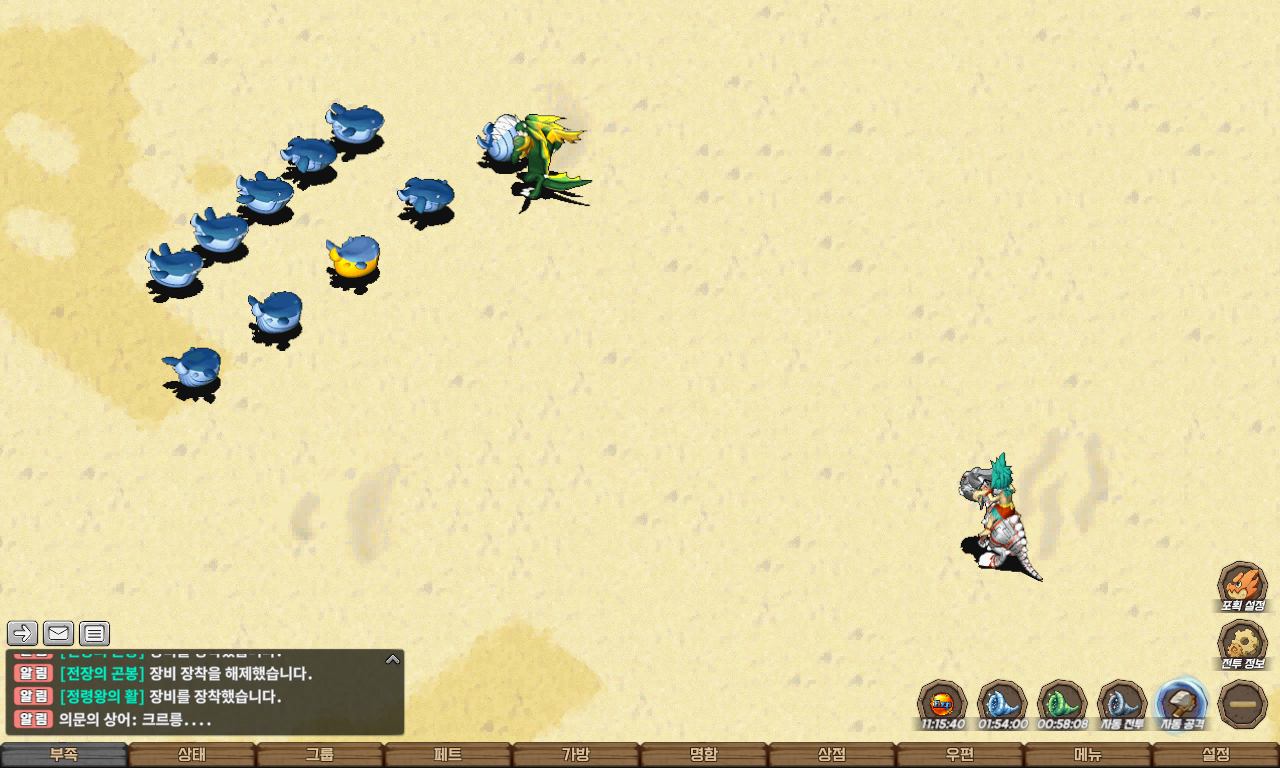
Task: Collapse the icon tray with minus button
Action: 1243,704
